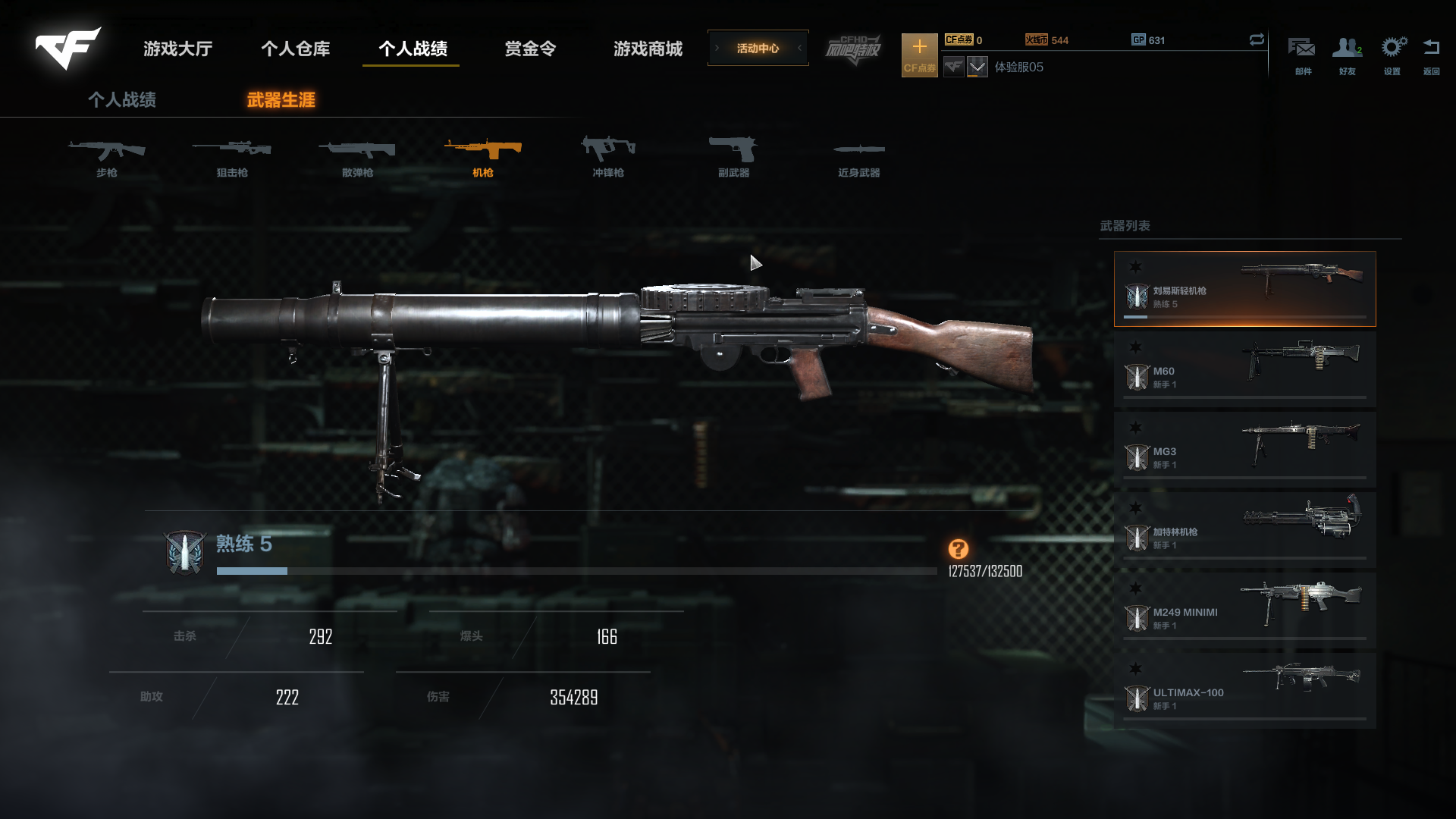Select M60 in the weapon list
The height and width of the screenshot is (819, 1456).
coord(1244,369)
